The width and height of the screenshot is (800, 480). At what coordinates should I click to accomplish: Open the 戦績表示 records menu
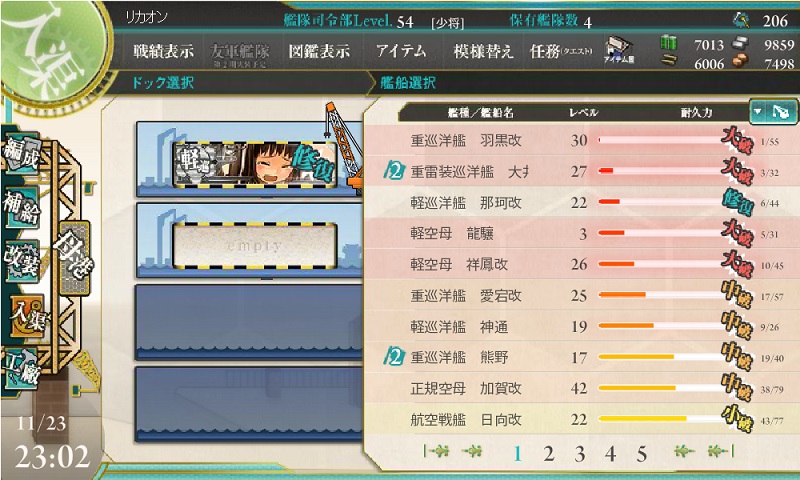pos(164,52)
